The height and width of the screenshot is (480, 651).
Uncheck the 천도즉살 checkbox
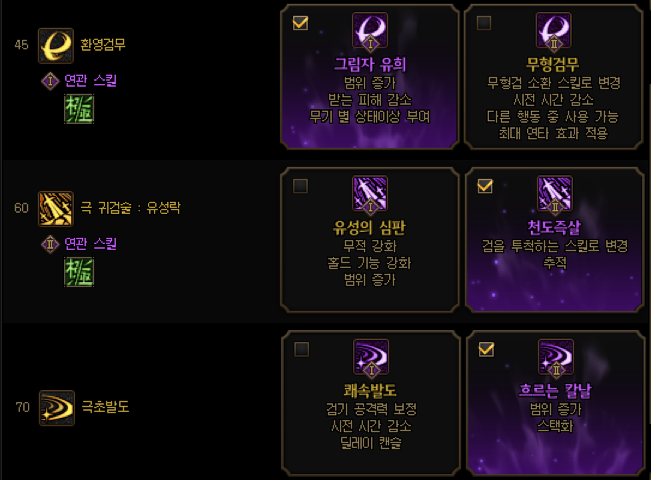click(x=485, y=186)
